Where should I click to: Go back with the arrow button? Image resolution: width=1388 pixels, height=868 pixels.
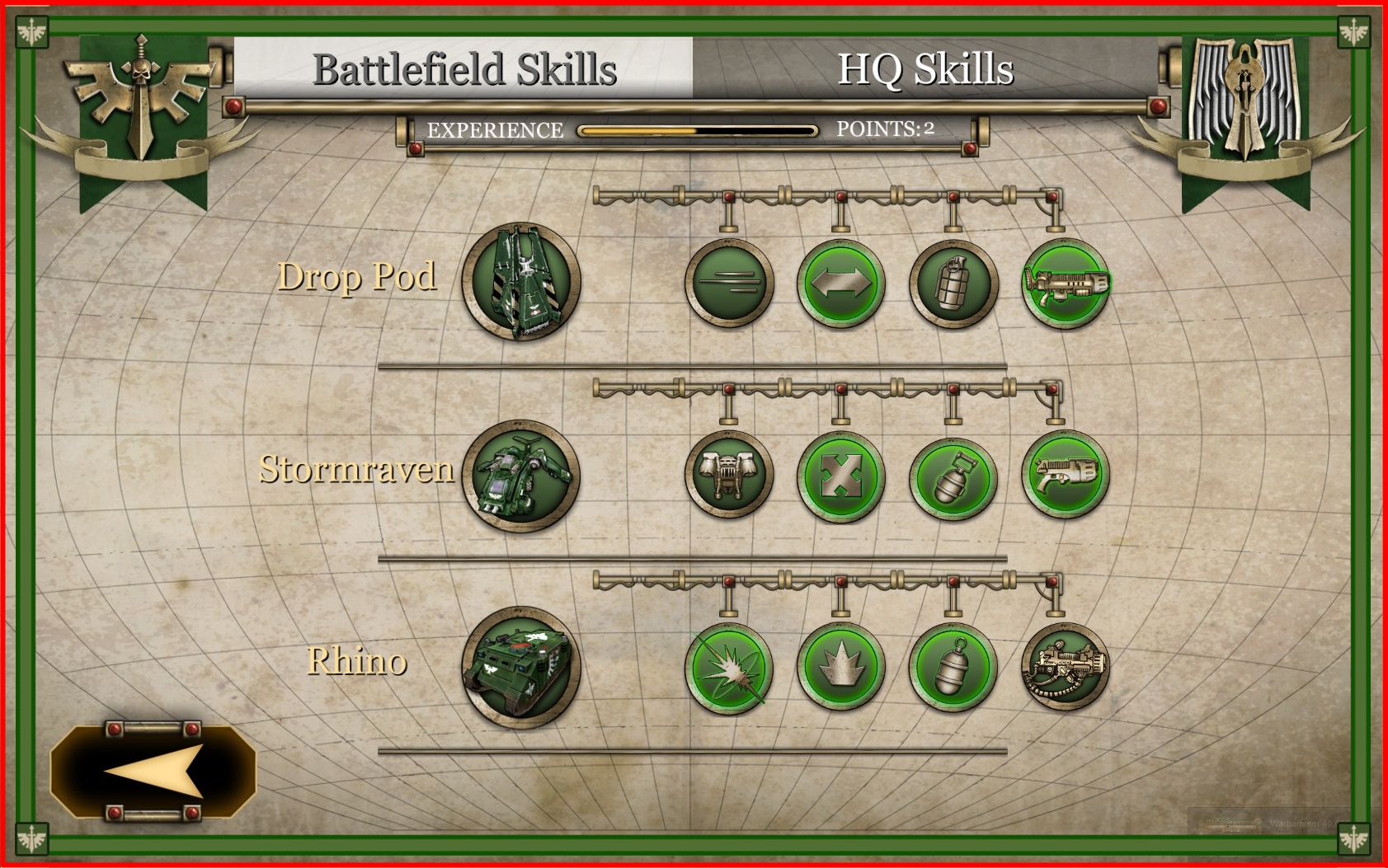pos(153,772)
